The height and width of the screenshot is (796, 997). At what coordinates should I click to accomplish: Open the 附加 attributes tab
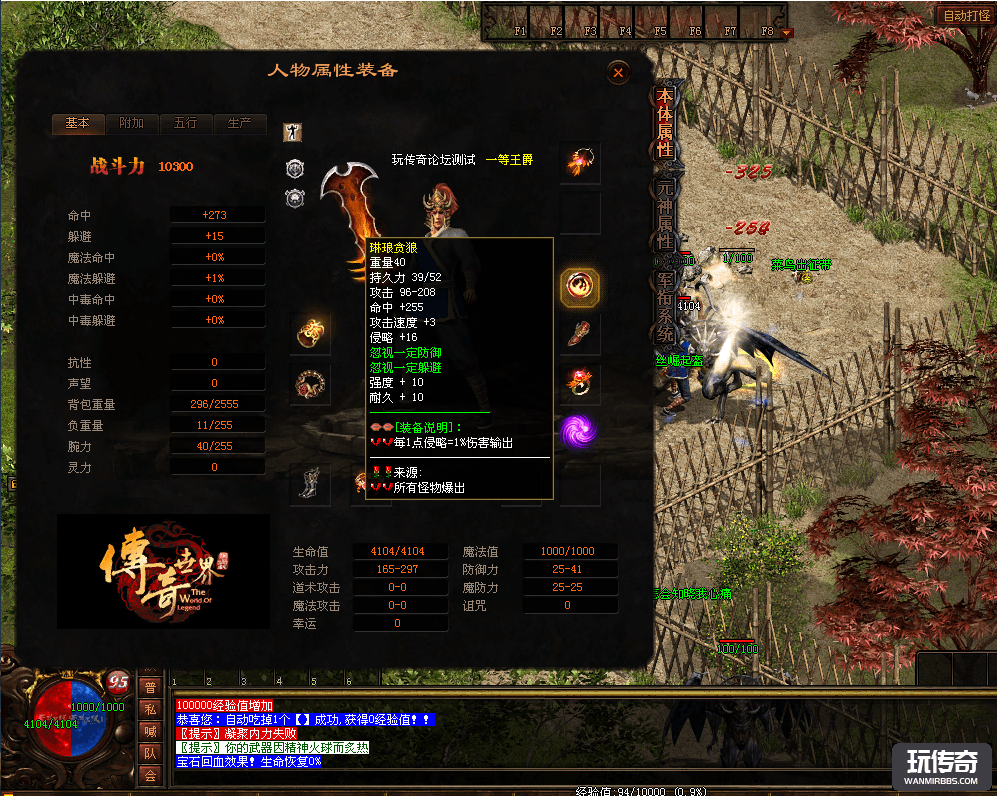(131, 124)
